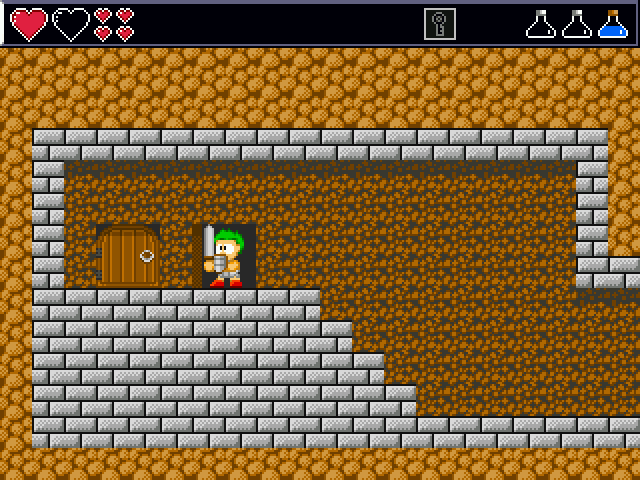Select the key item slot
The height and width of the screenshot is (480, 640).
point(439,24)
